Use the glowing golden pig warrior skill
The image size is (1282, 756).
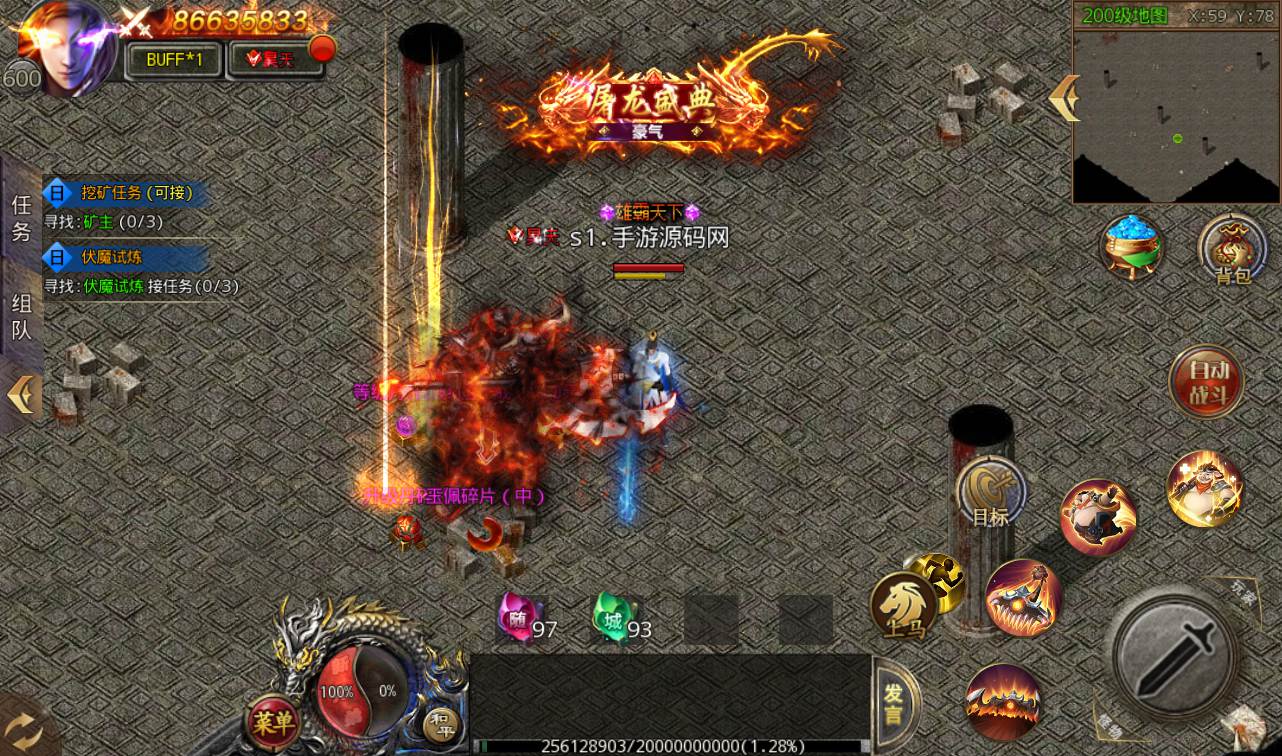(x=1205, y=489)
